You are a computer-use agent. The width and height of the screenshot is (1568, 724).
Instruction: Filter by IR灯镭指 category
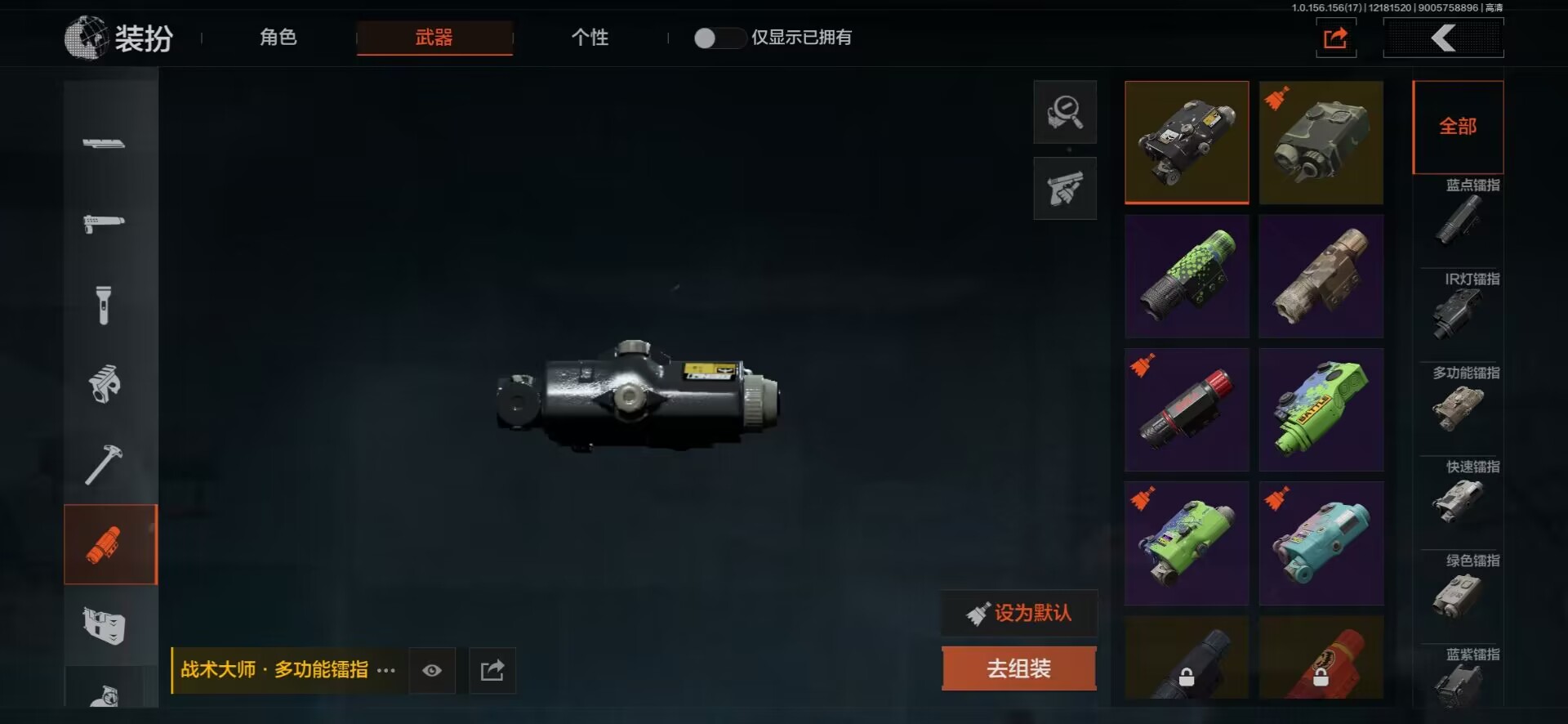click(1461, 306)
